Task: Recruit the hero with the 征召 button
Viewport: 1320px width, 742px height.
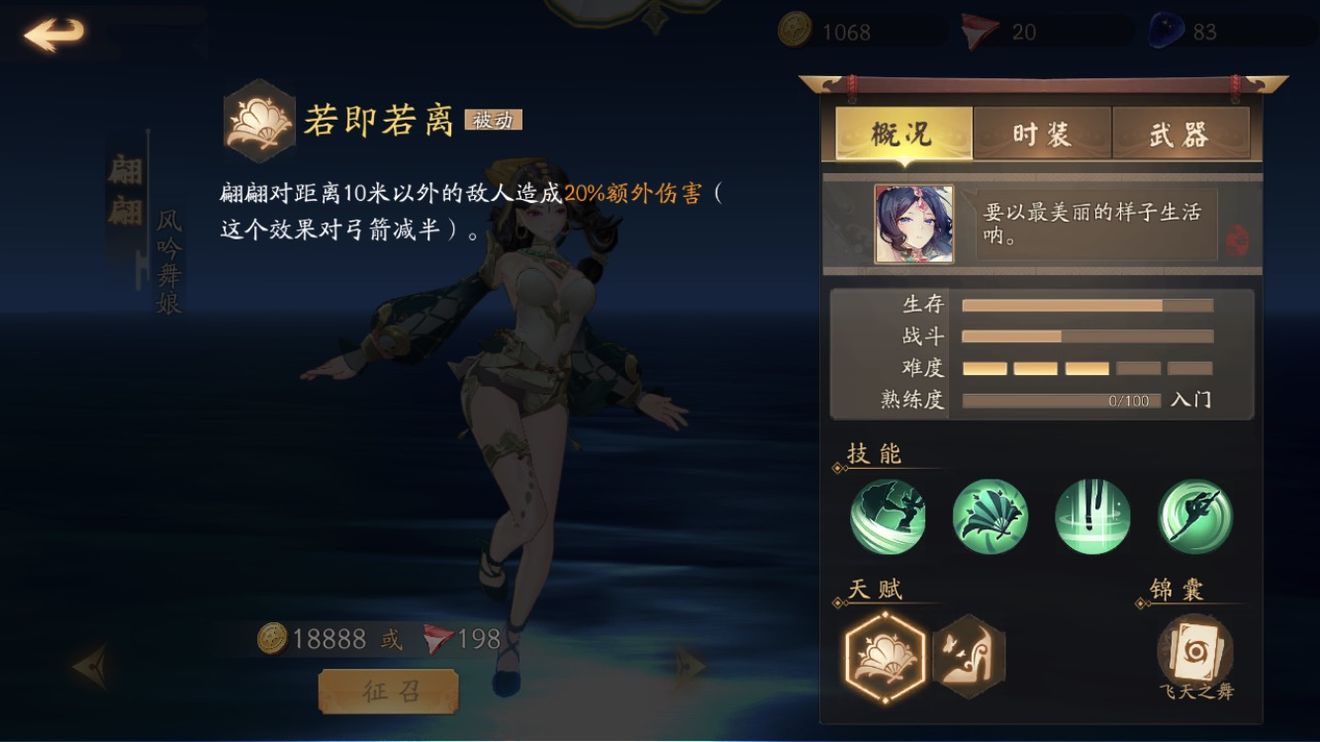Action: point(388,691)
